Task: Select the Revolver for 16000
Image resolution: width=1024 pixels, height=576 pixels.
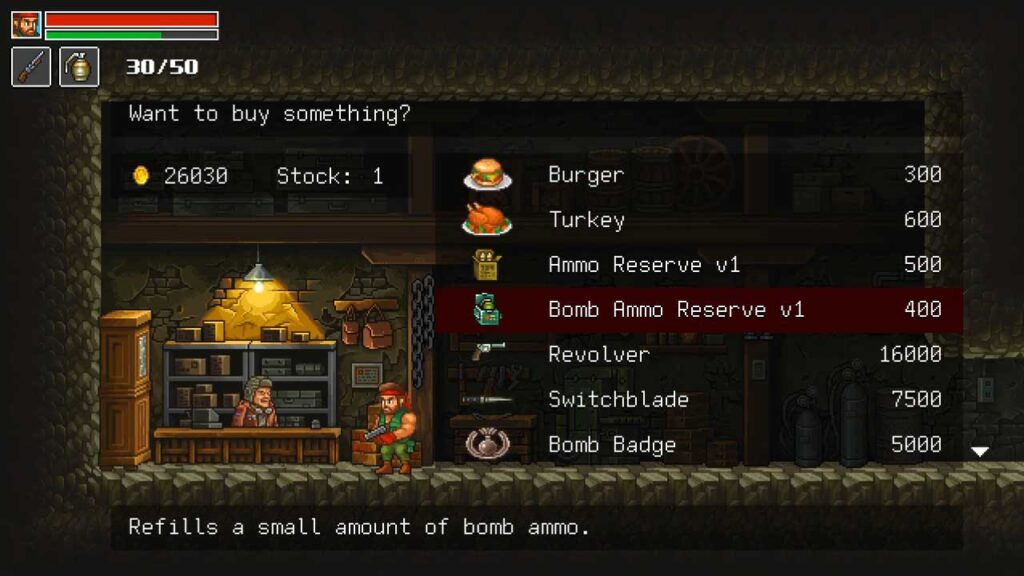Action: tap(700, 355)
